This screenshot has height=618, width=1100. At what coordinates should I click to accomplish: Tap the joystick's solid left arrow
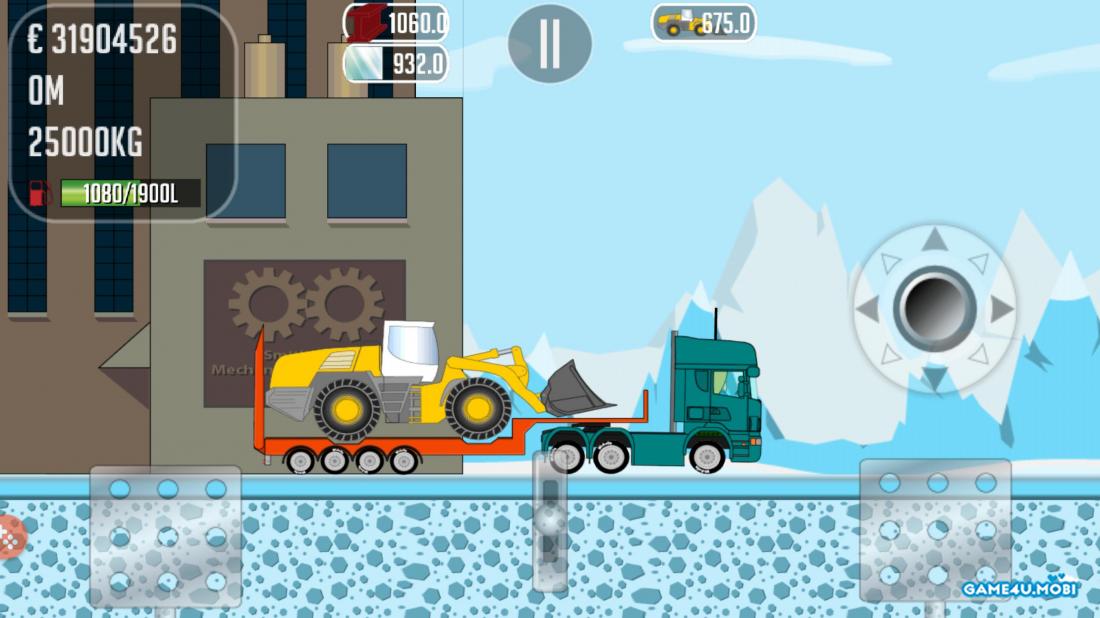(868, 309)
